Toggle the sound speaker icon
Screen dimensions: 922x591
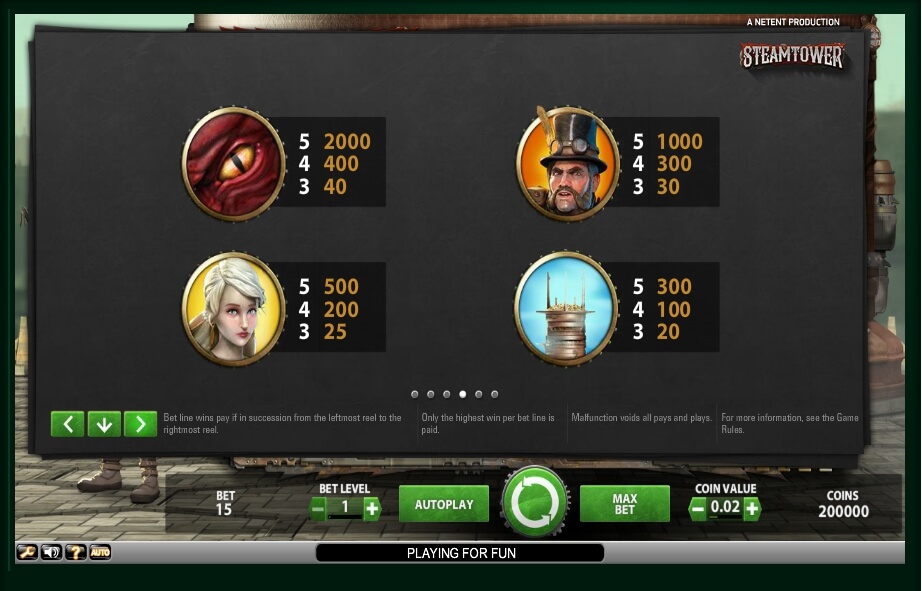[51, 552]
